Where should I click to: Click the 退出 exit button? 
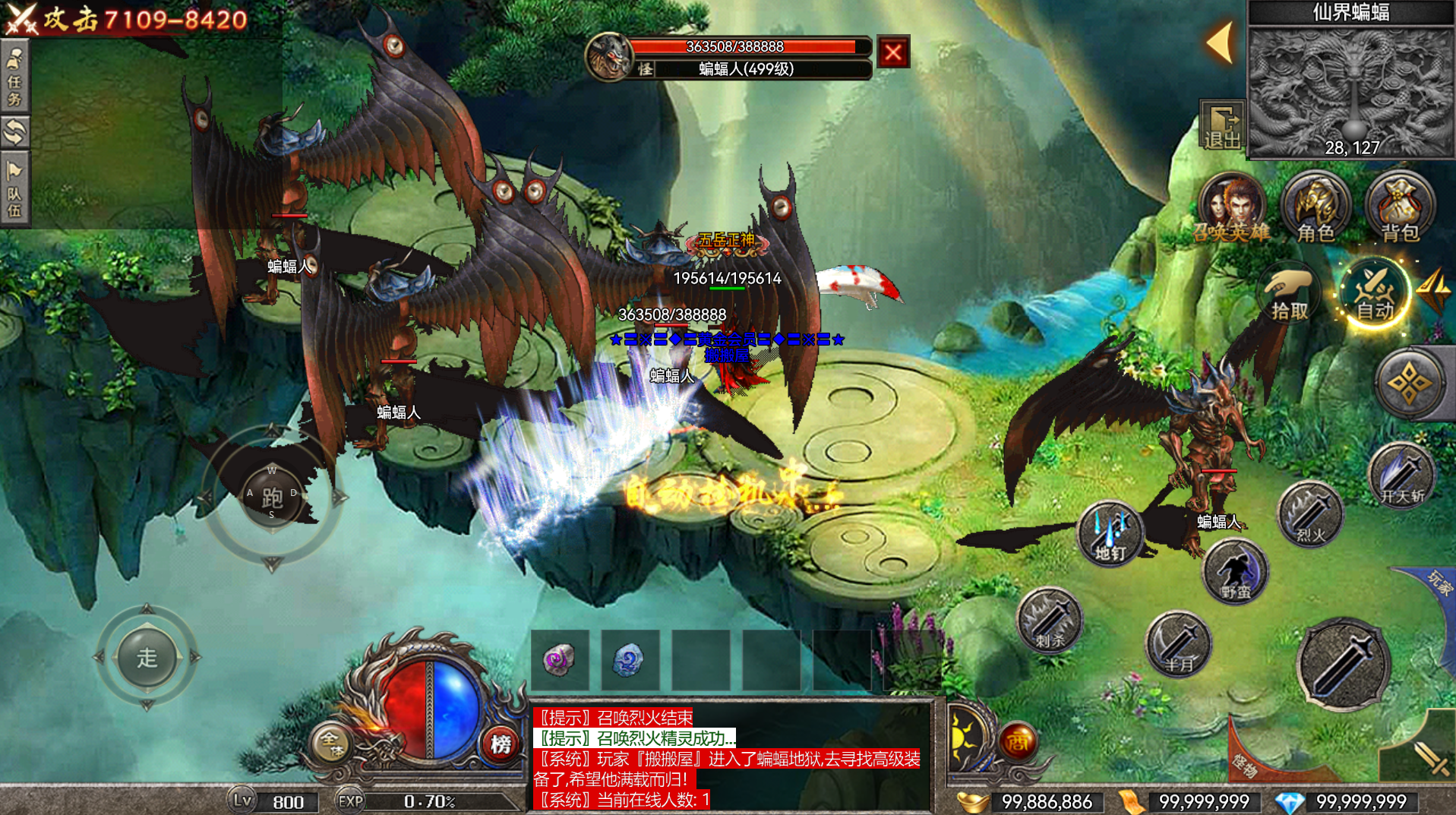[x=1222, y=125]
